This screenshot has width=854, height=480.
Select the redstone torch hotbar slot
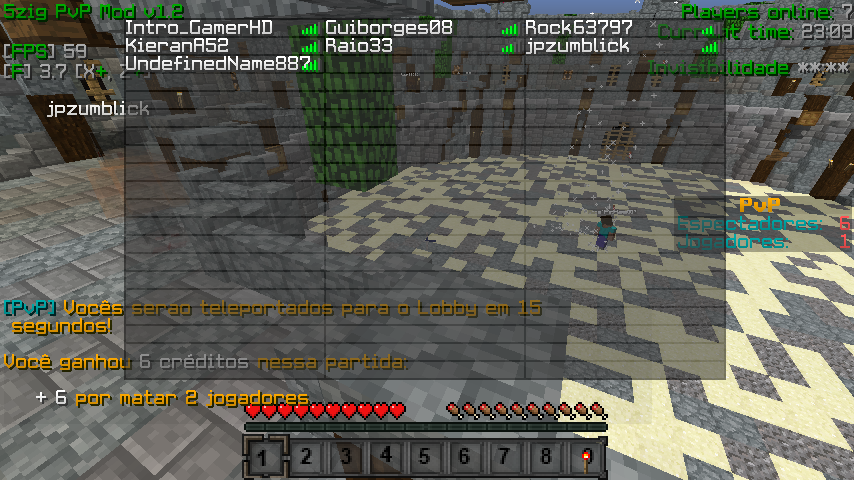(585, 458)
